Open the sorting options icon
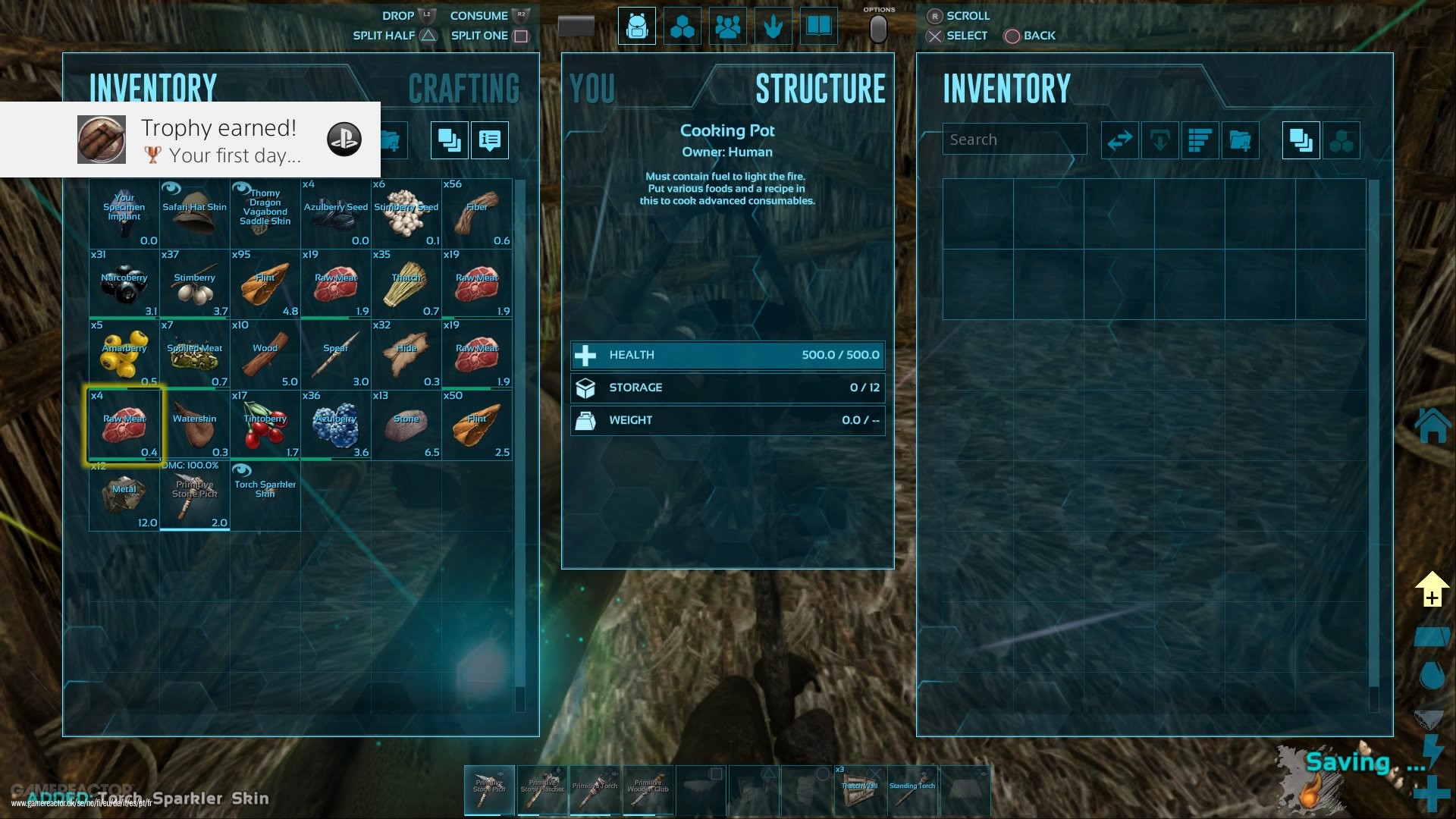1456x819 pixels. point(1200,140)
